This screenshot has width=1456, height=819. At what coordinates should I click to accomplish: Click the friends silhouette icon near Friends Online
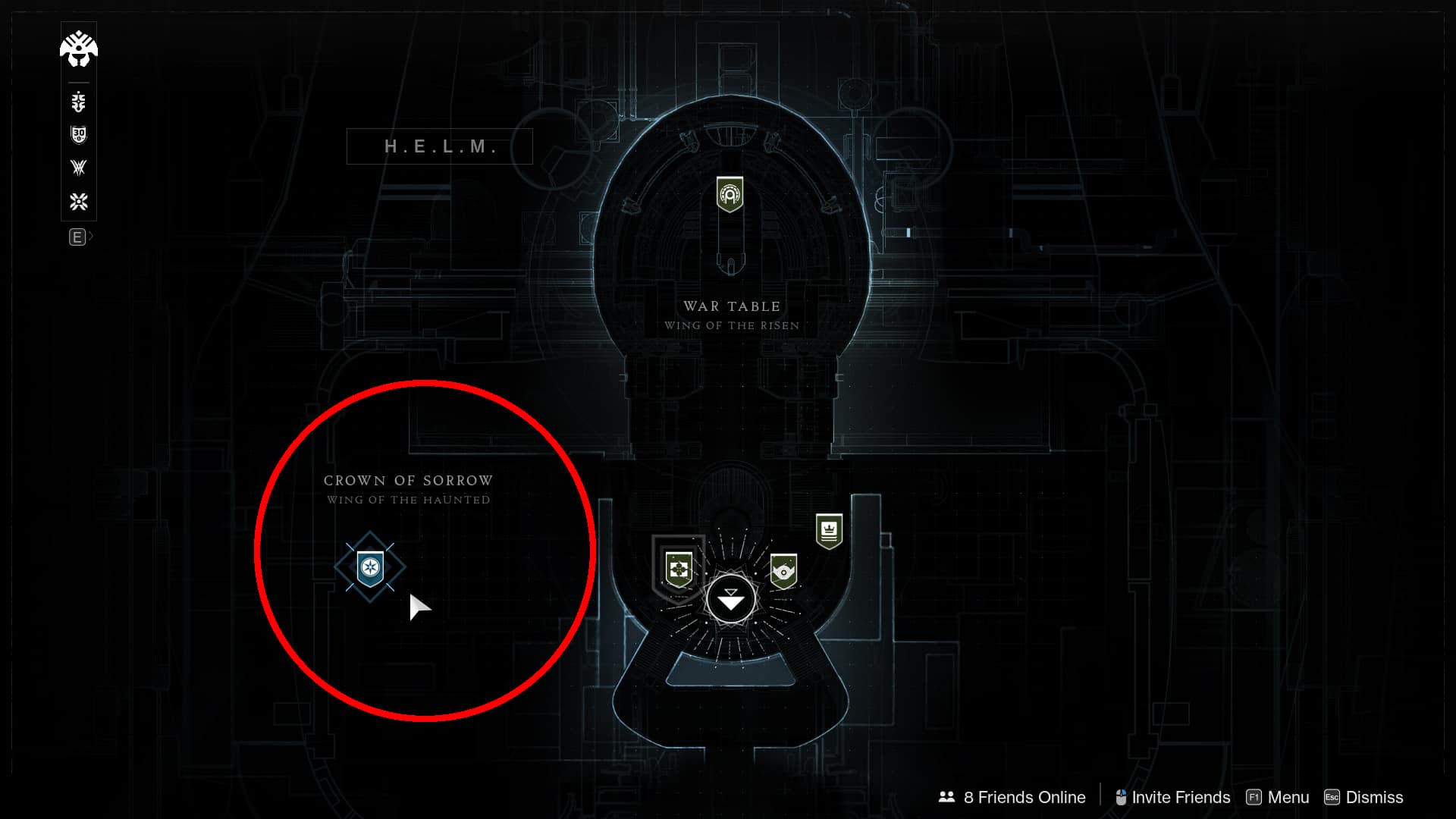coord(946,797)
